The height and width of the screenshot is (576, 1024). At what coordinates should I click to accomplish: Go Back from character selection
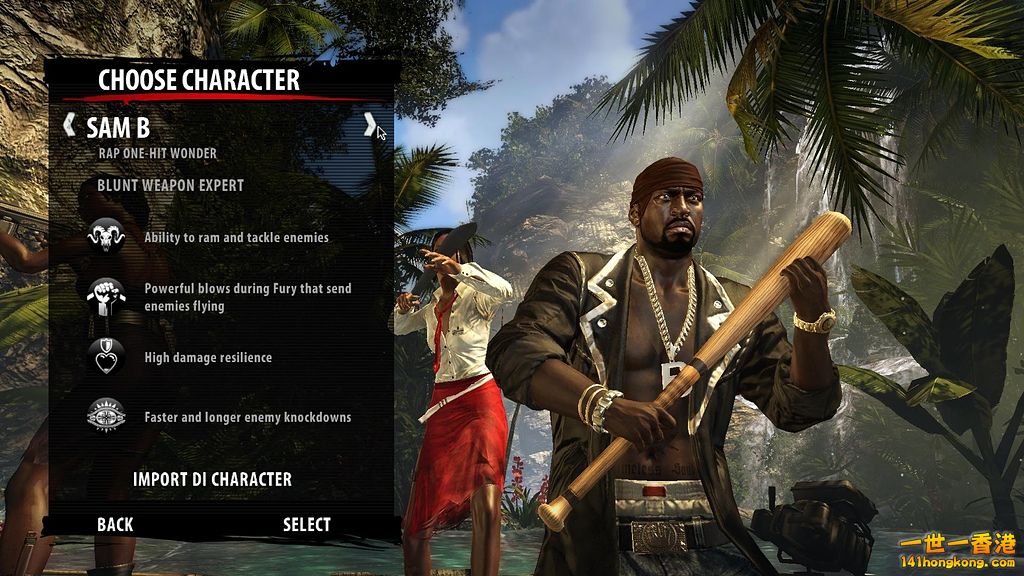tap(115, 524)
